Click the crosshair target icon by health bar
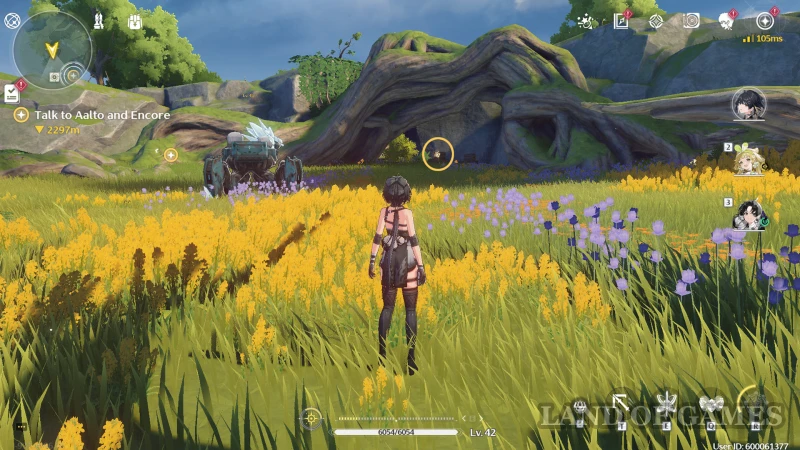The width and height of the screenshot is (800, 450). coord(312,416)
